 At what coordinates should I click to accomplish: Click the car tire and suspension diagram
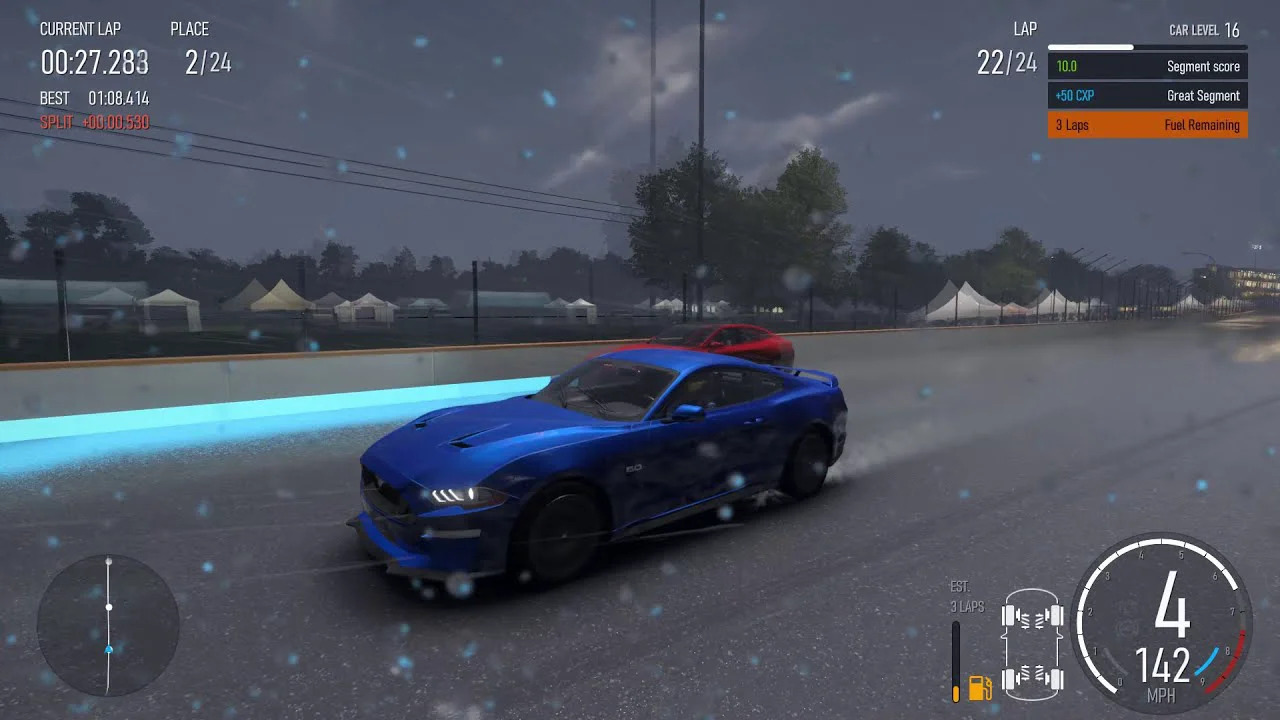pos(1034,645)
